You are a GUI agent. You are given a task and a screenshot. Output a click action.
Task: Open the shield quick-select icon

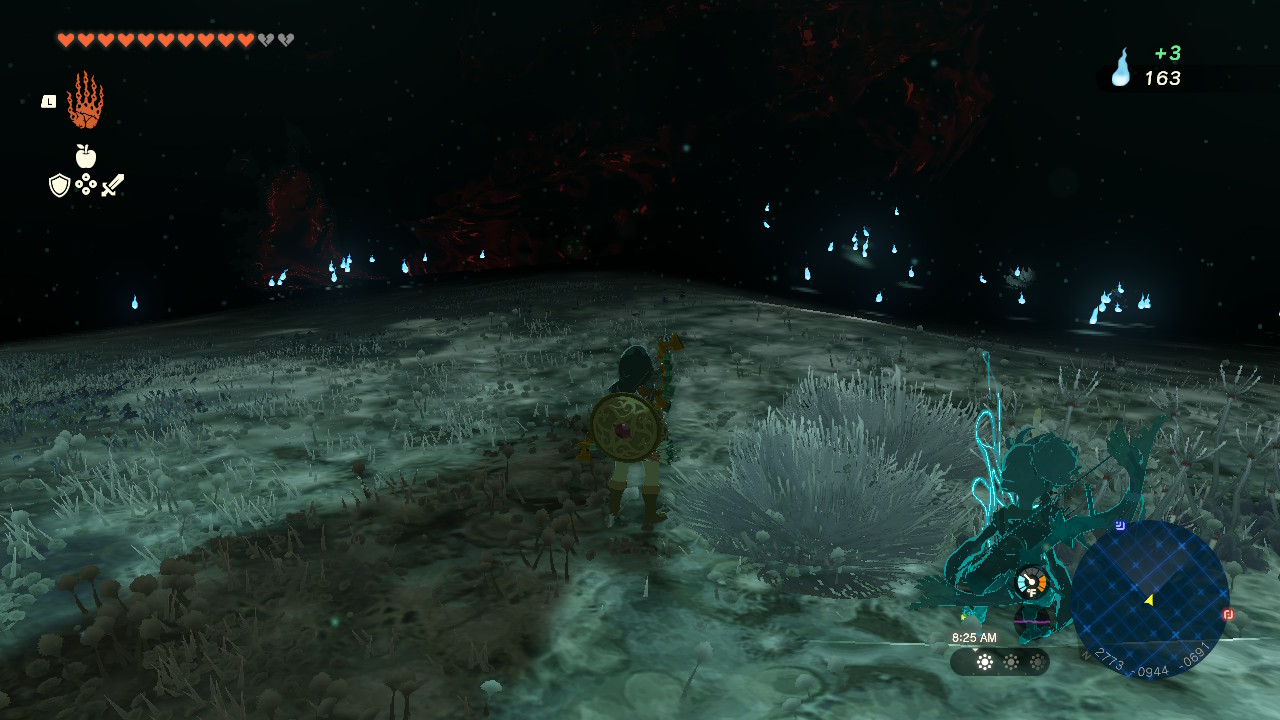[59, 185]
